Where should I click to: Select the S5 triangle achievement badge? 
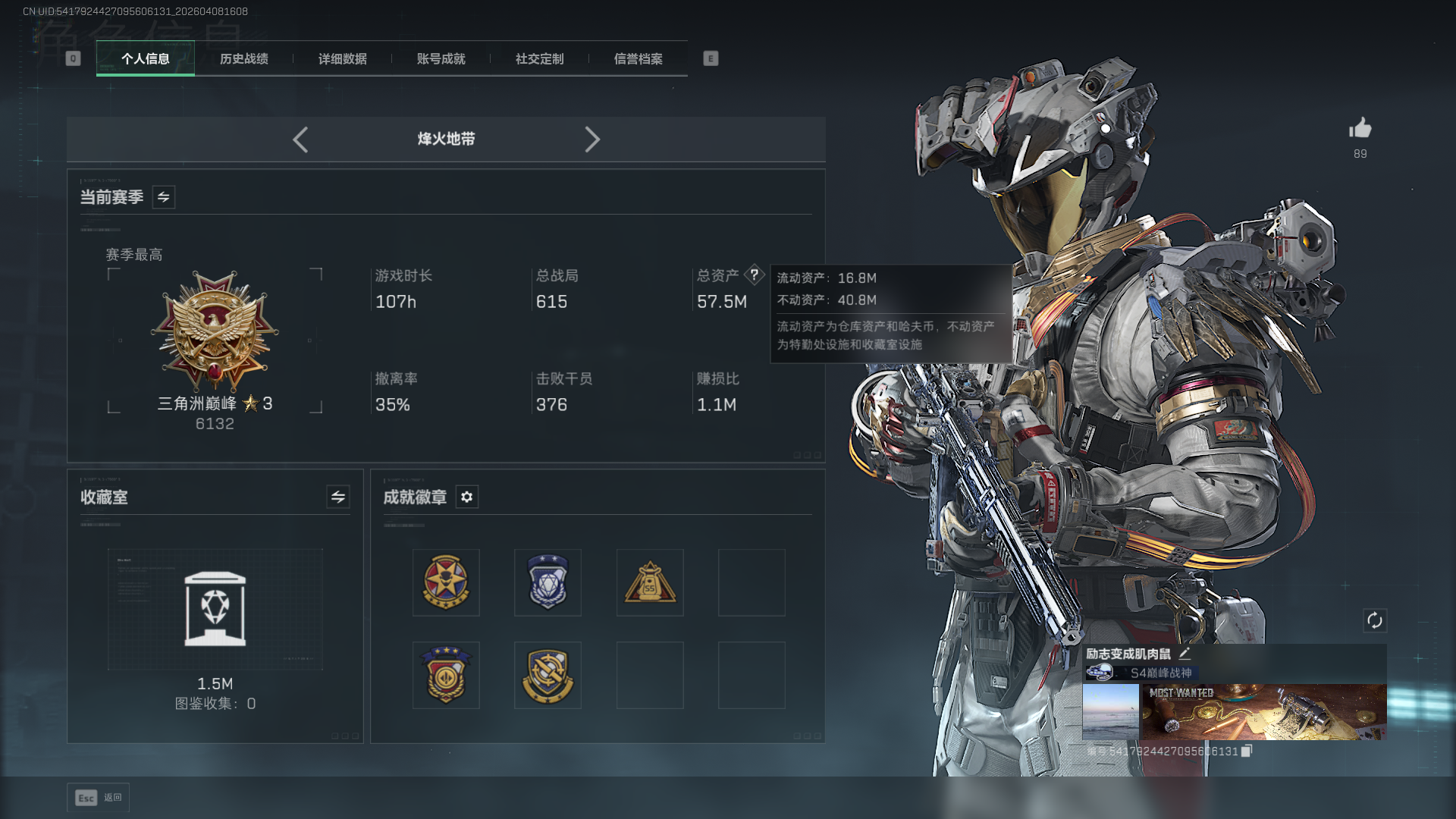[x=650, y=582]
